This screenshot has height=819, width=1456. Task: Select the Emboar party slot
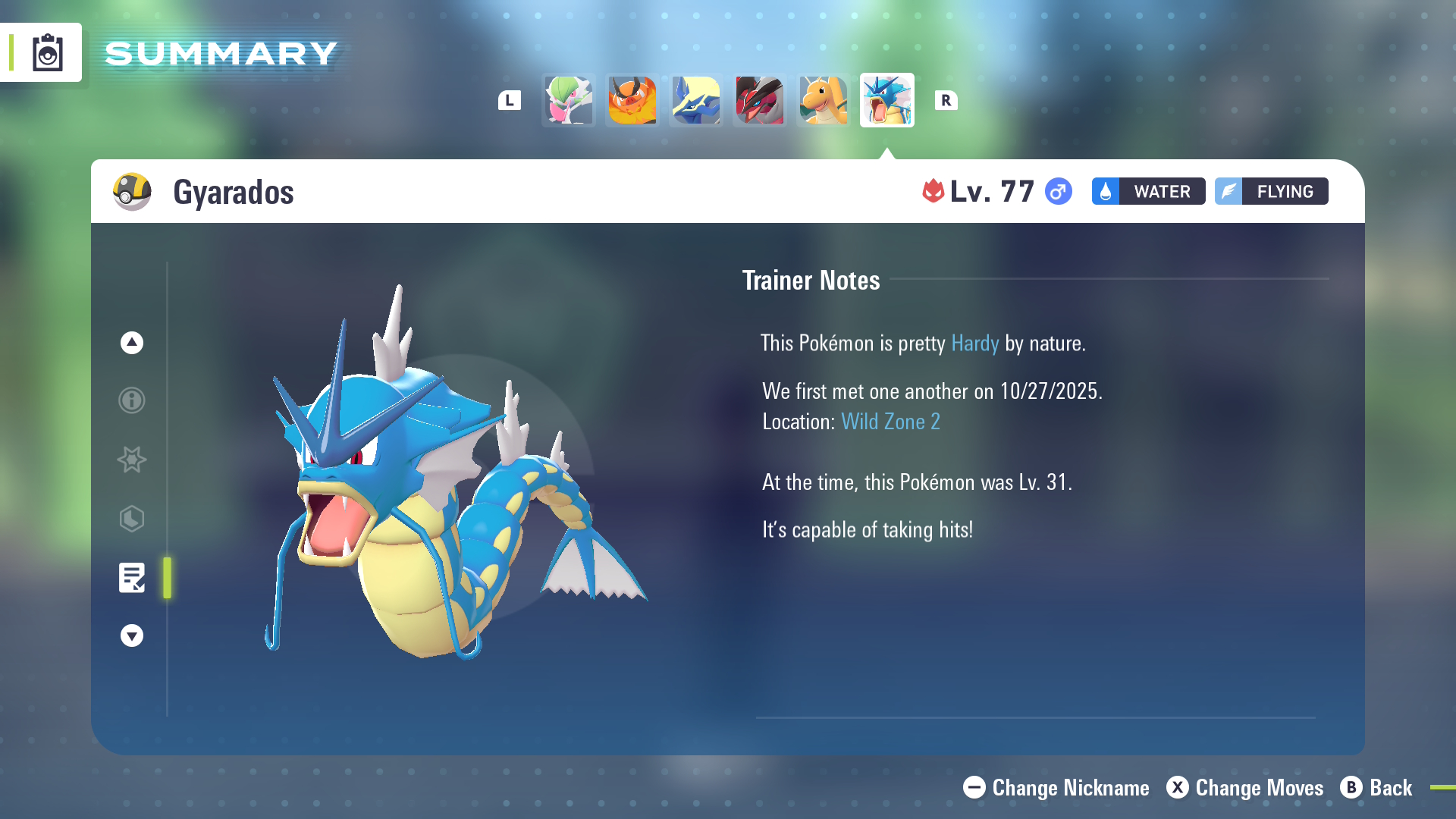pos(632,99)
